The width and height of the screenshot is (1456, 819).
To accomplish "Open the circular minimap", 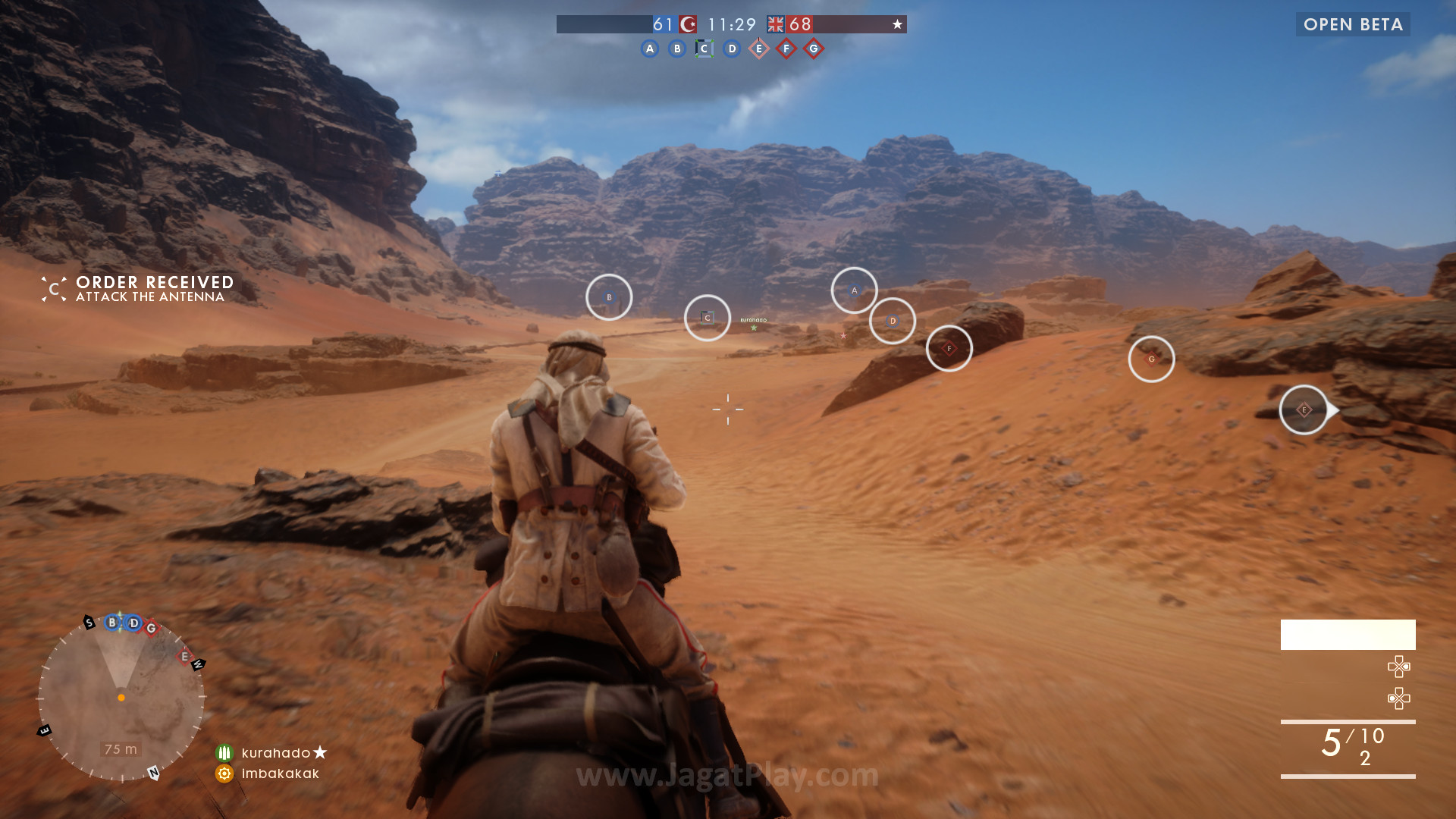I will [121, 698].
